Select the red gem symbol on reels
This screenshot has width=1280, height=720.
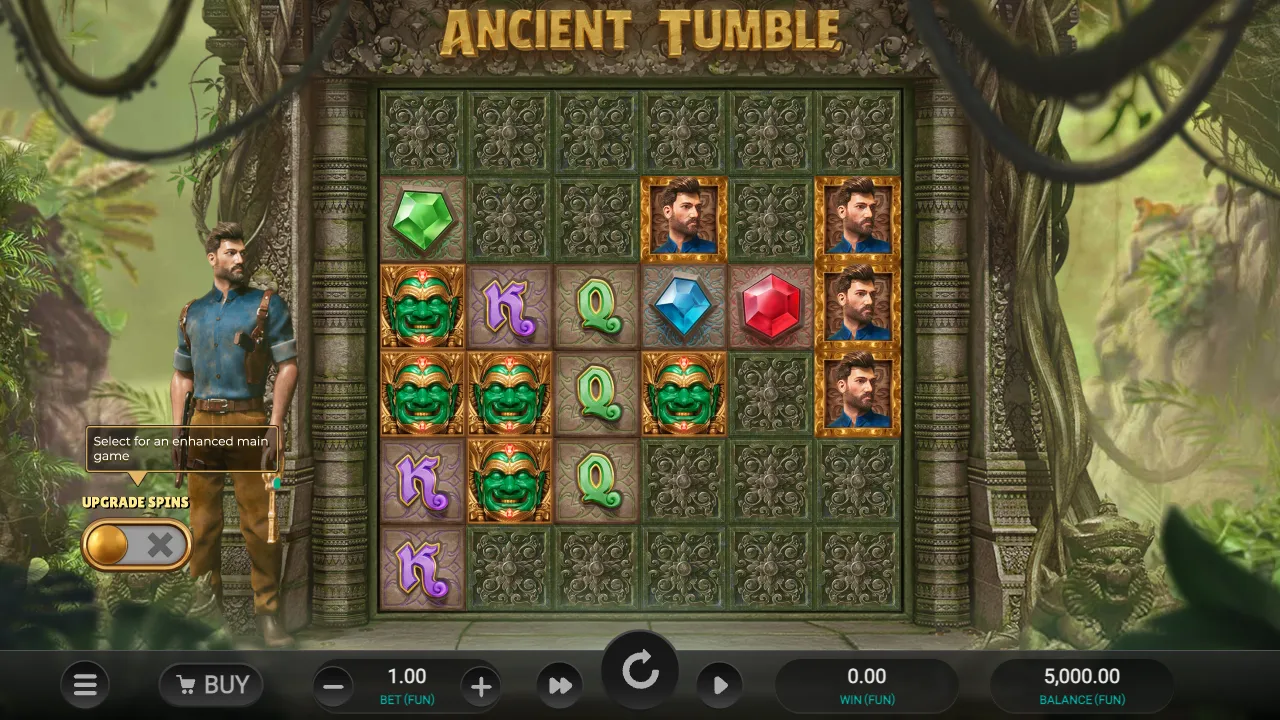pyautogui.click(x=770, y=305)
